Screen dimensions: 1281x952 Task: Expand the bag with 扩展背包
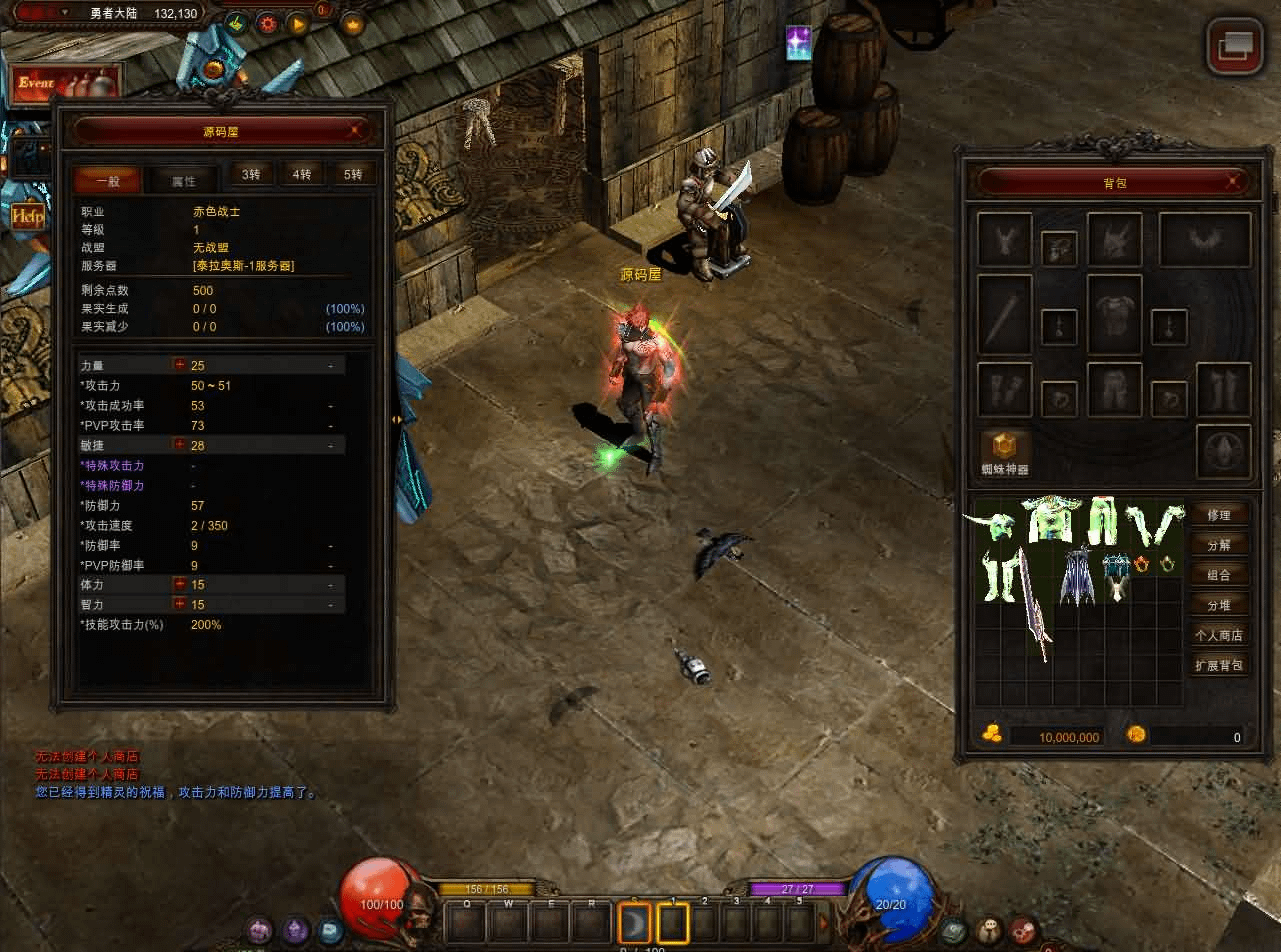(1219, 665)
